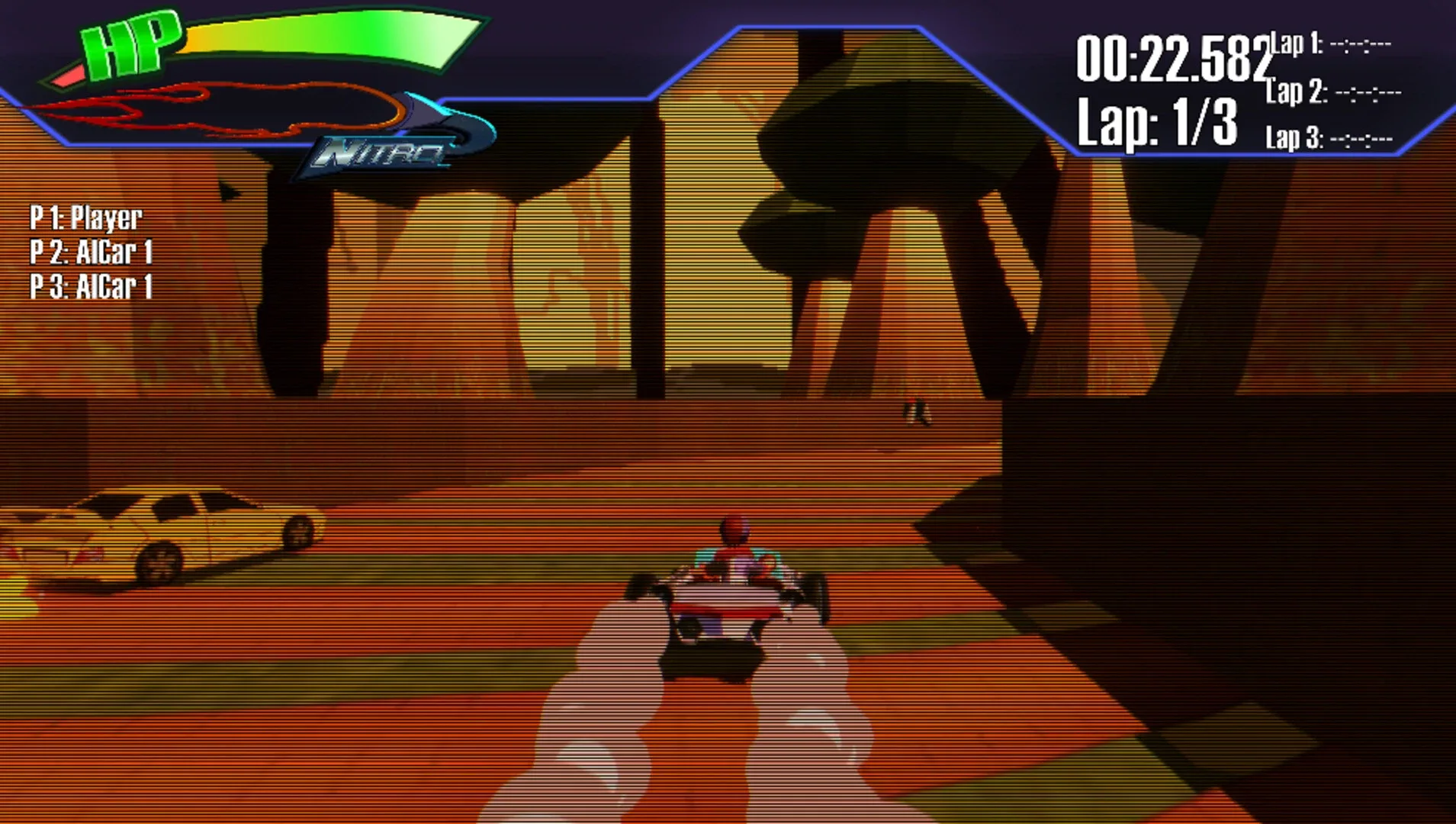The image size is (1456, 824).
Task: Select the P 2: AICar 1 entry
Action: click(x=92, y=253)
